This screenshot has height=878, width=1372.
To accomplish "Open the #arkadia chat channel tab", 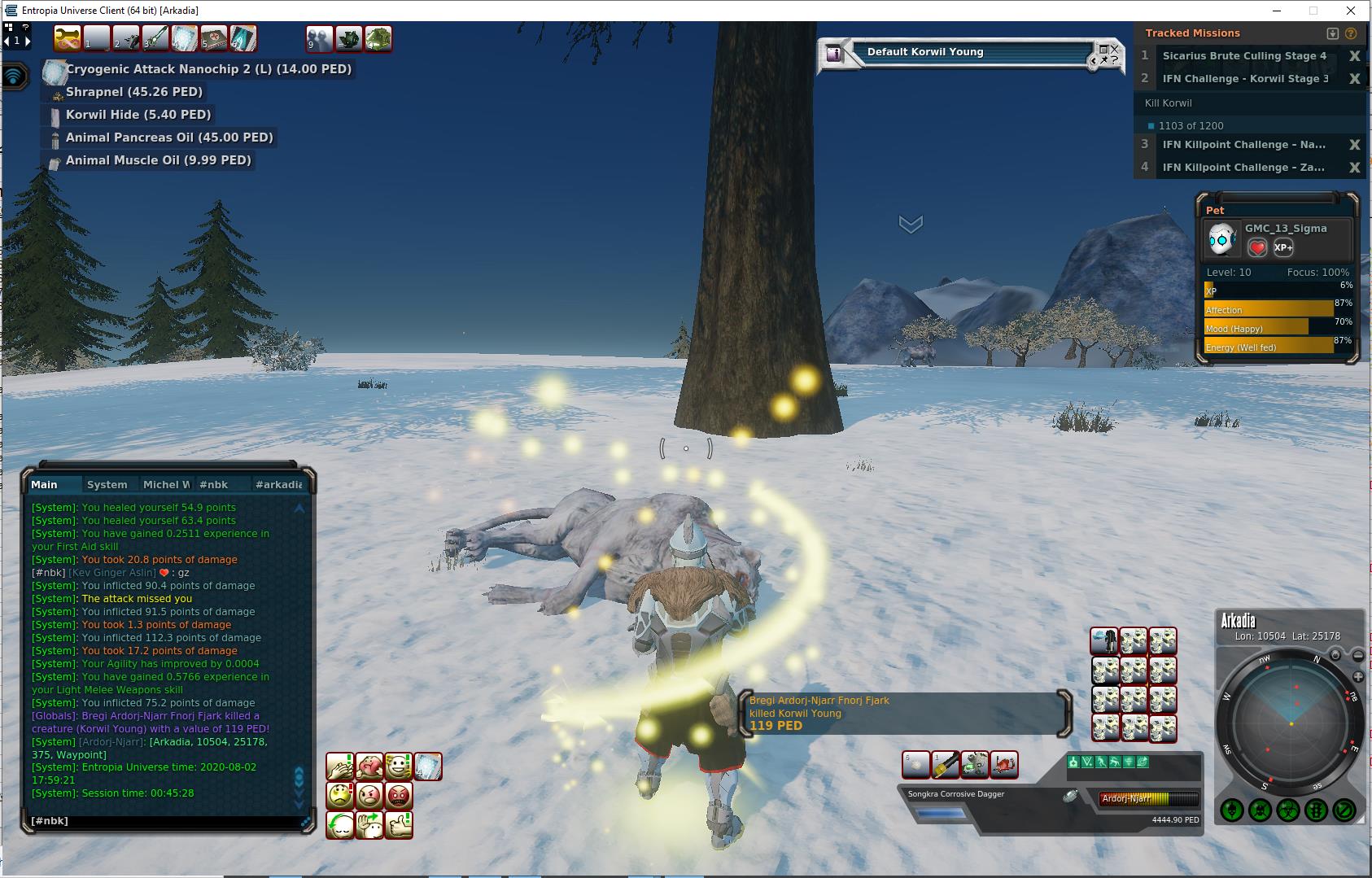I will (x=278, y=484).
